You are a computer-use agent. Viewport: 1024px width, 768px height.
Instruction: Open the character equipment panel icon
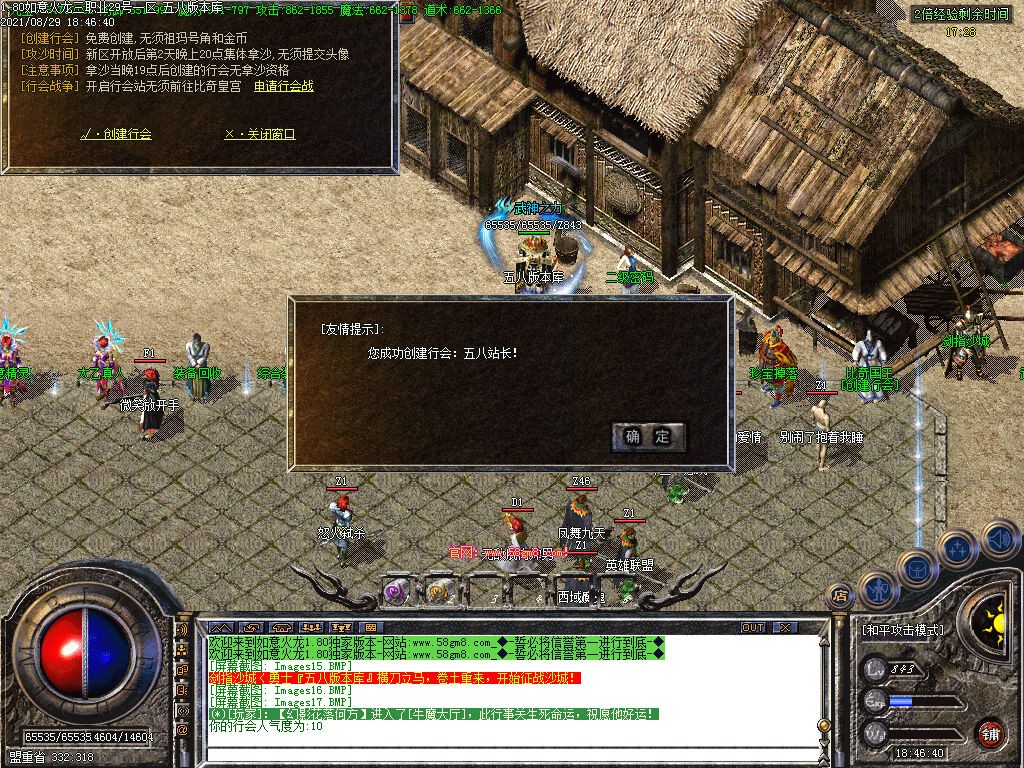pos(878,587)
